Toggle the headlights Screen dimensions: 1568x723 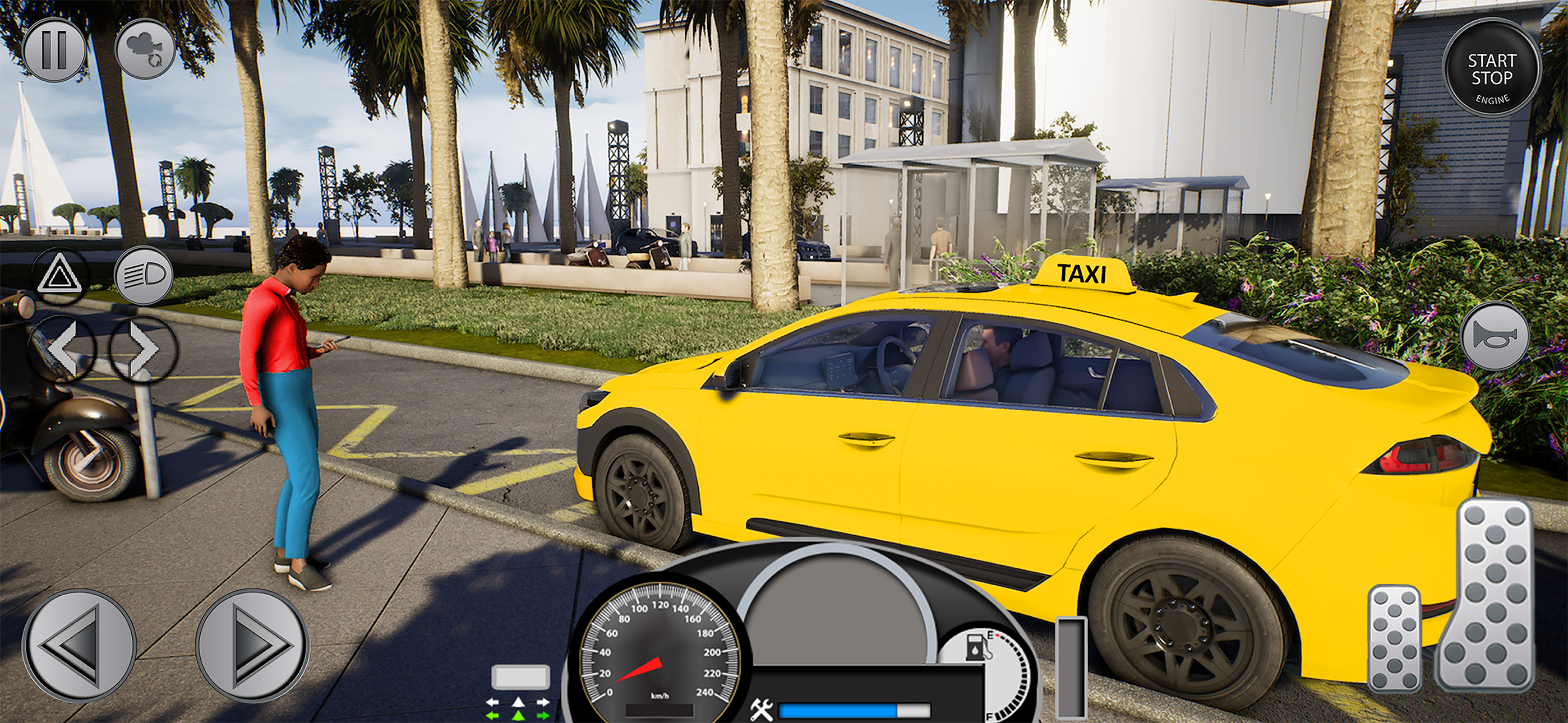tap(144, 276)
